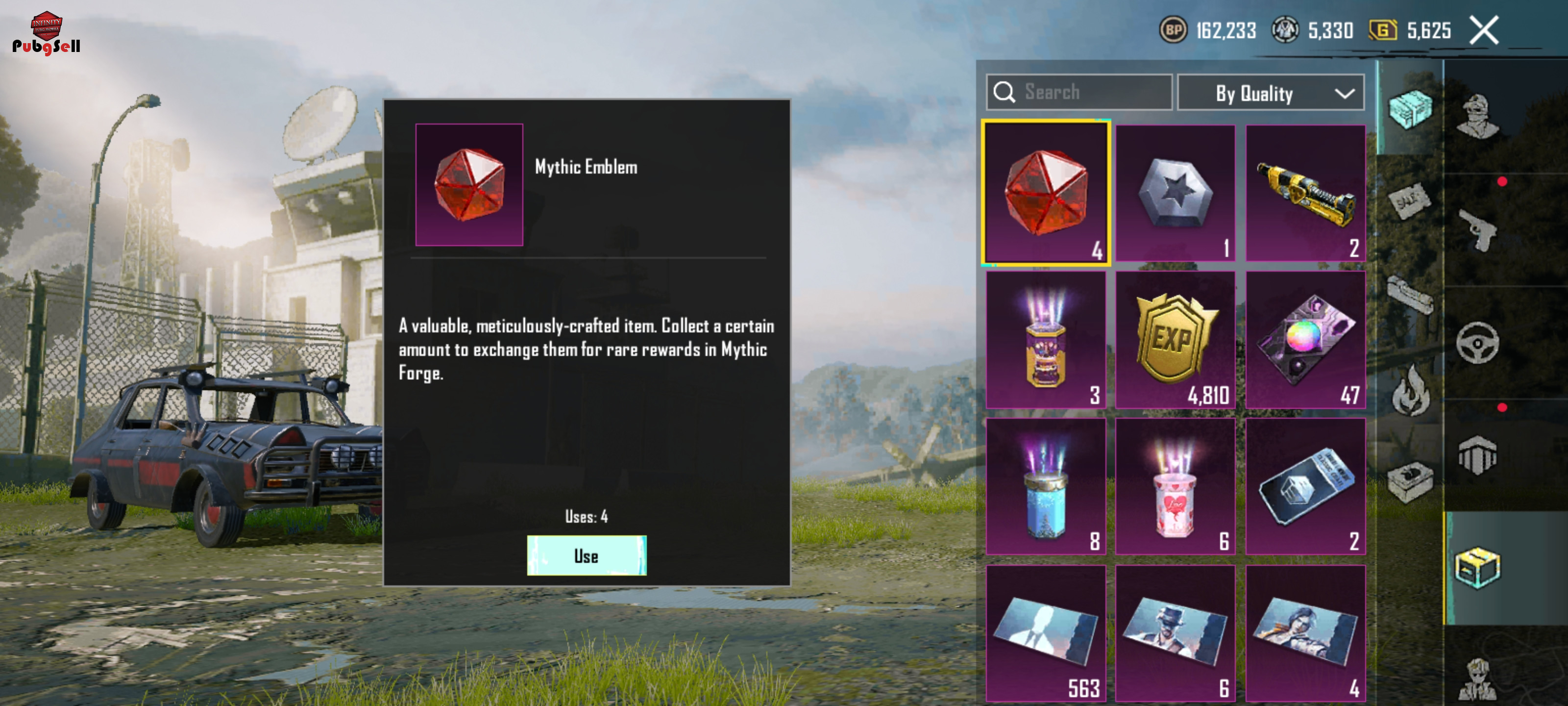Pick the rainbow orb material slot

(1305, 339)
